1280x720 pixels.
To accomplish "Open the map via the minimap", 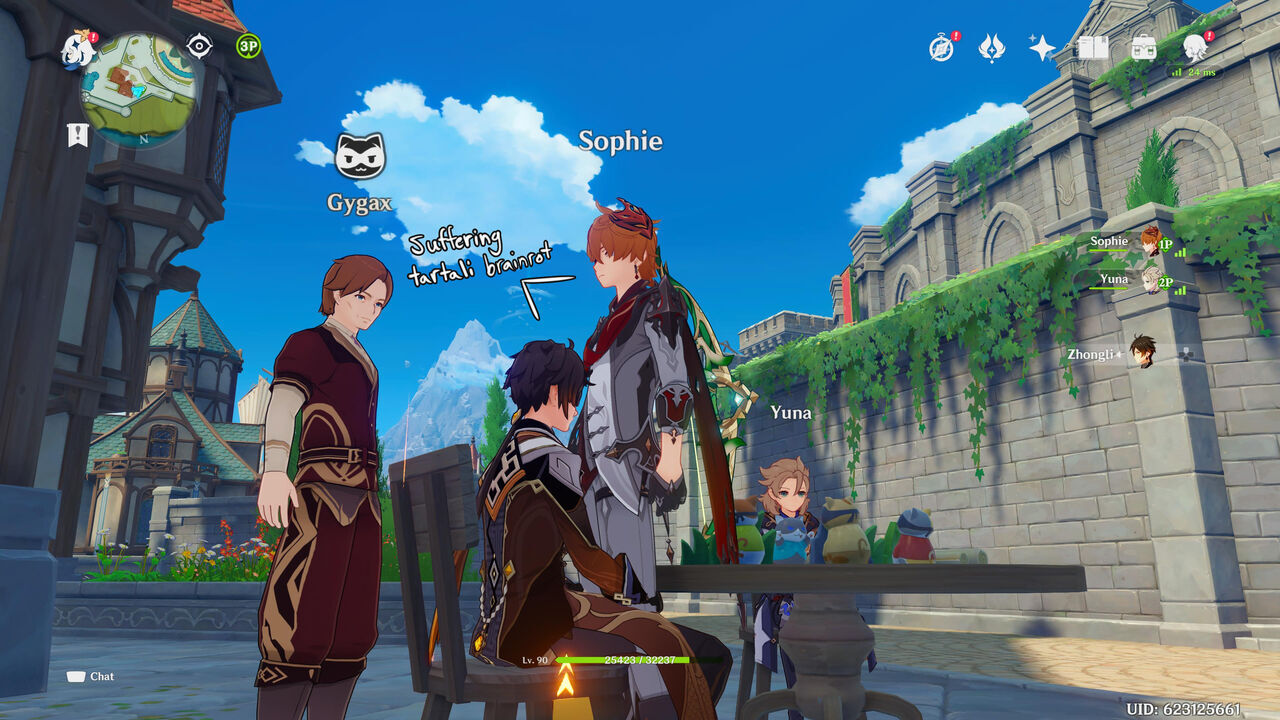I will 138,89.
